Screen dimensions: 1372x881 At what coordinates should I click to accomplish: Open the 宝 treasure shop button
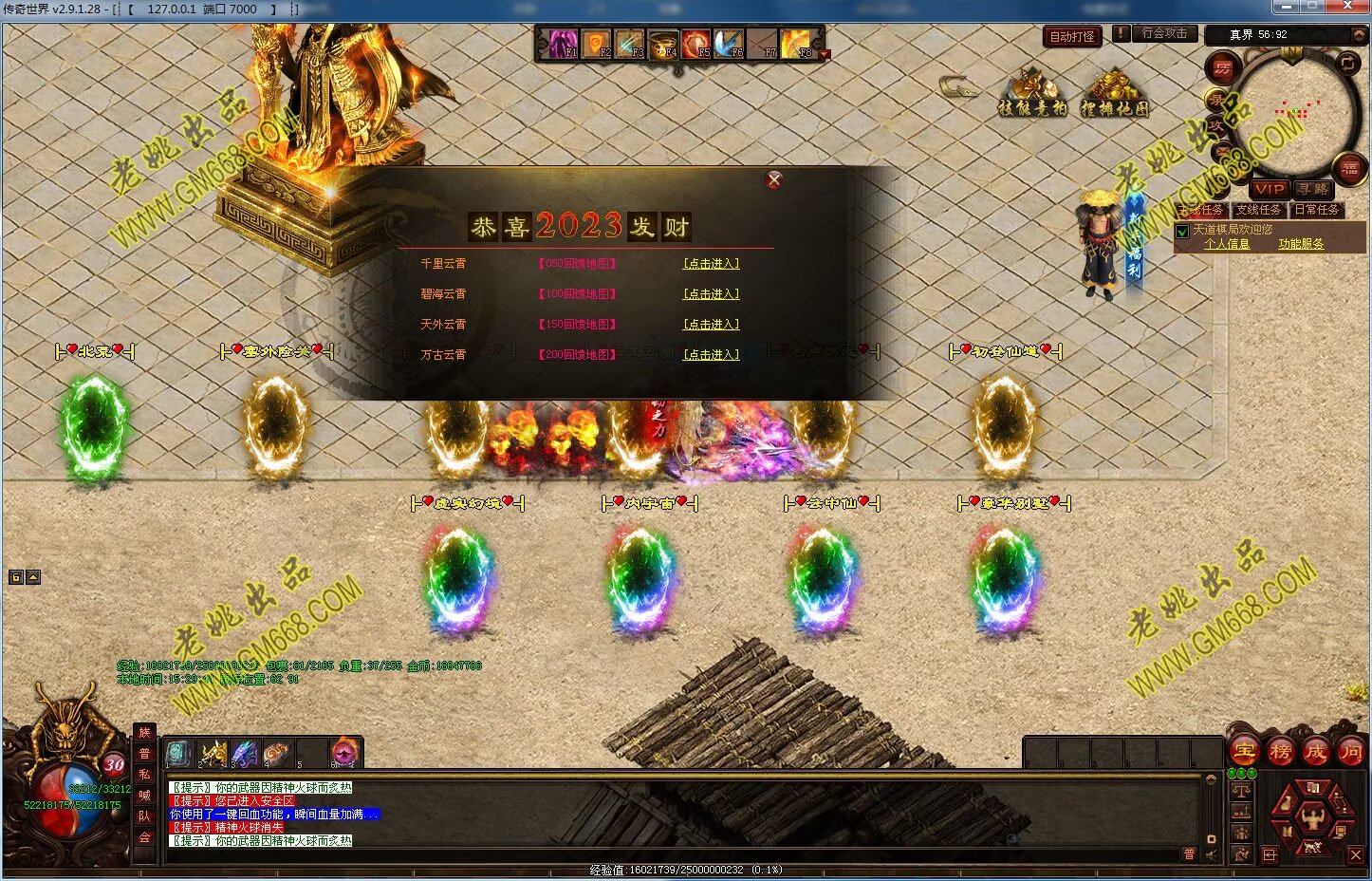coord(1244,752)
